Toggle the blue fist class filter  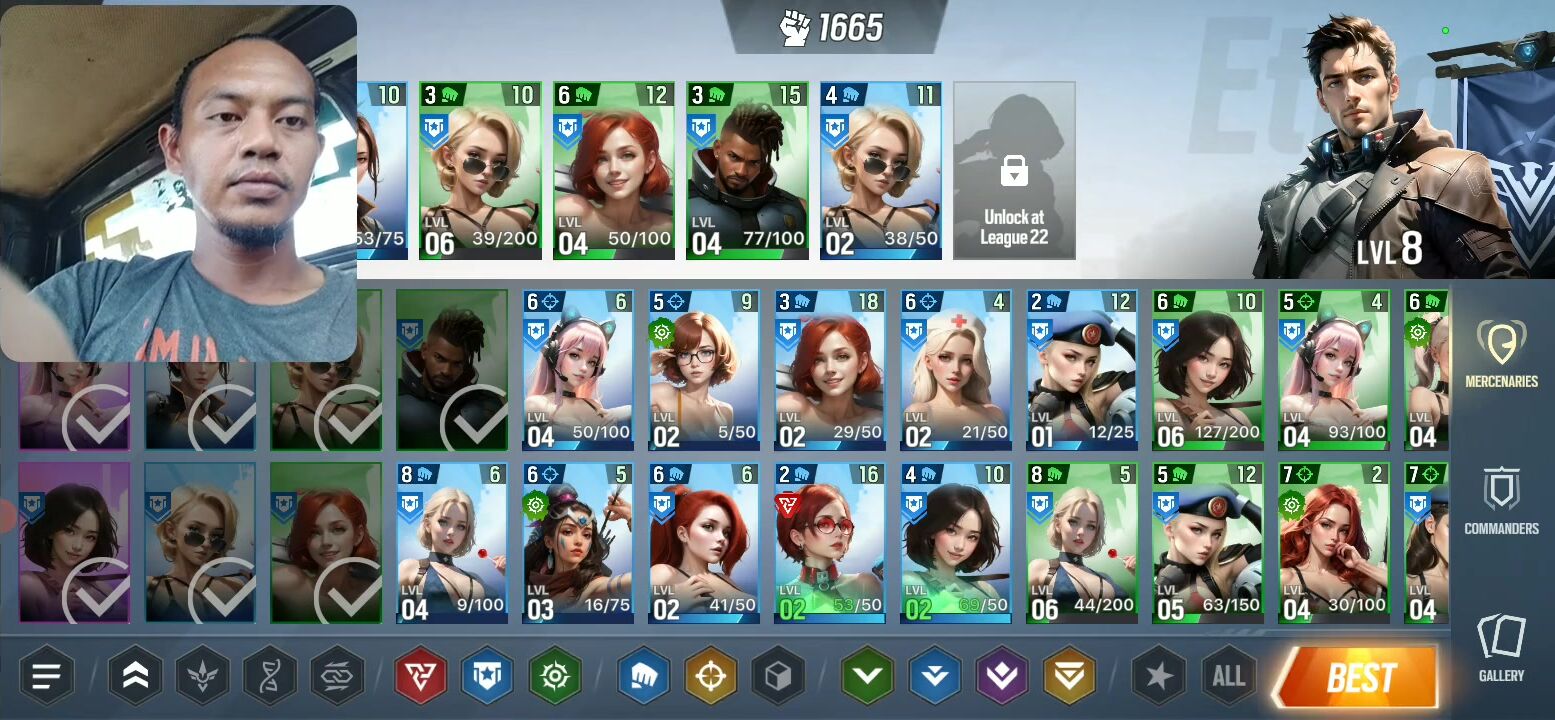[x=642, y=677]
